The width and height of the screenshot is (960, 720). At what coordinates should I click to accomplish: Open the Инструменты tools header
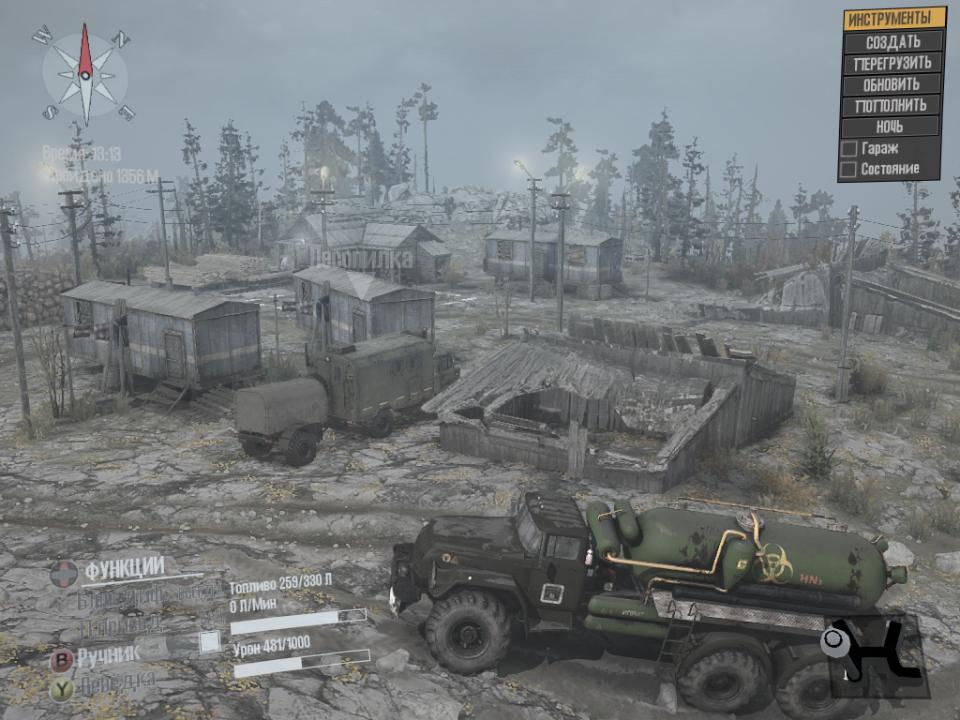[893, 18]
